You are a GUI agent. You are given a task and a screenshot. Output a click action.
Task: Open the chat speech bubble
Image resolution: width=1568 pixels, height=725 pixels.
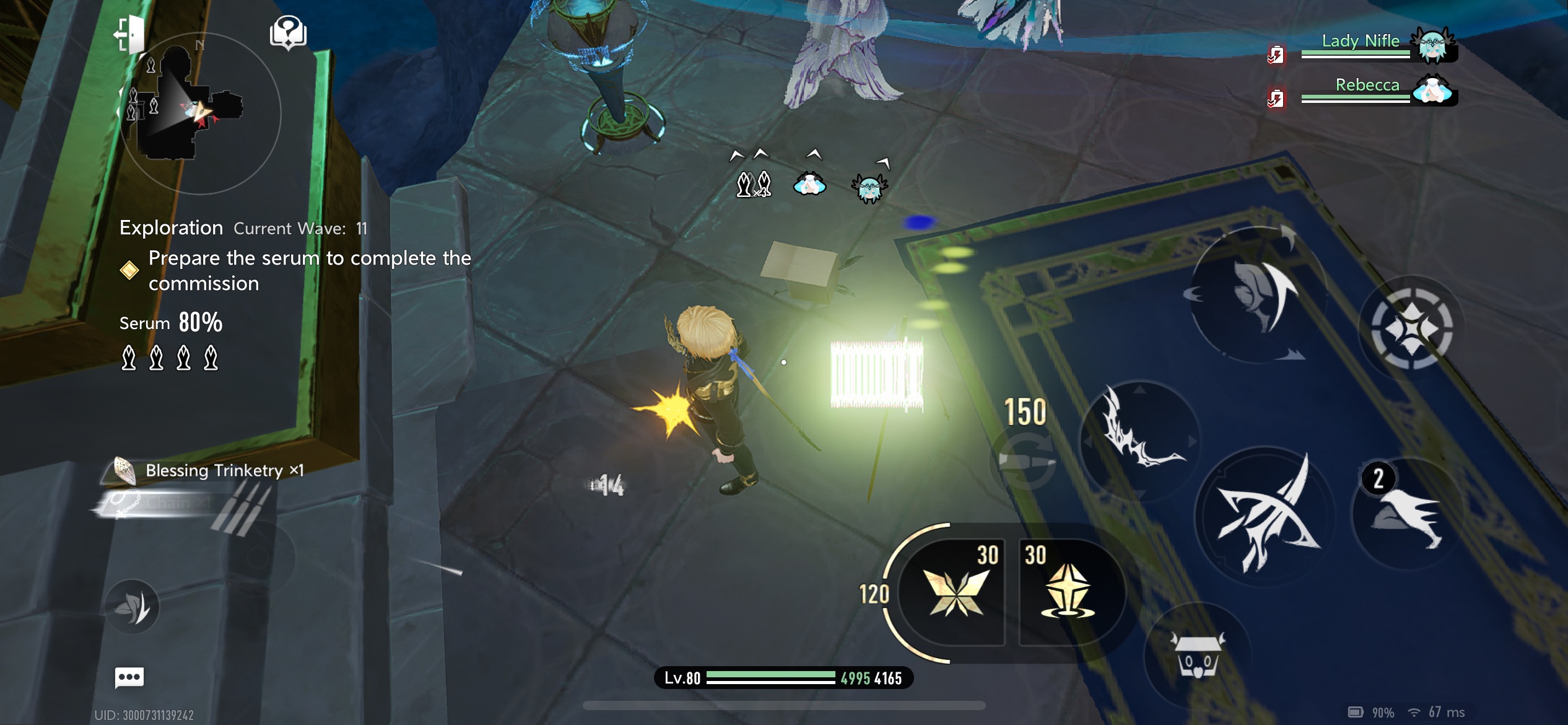tap(129, 677)
